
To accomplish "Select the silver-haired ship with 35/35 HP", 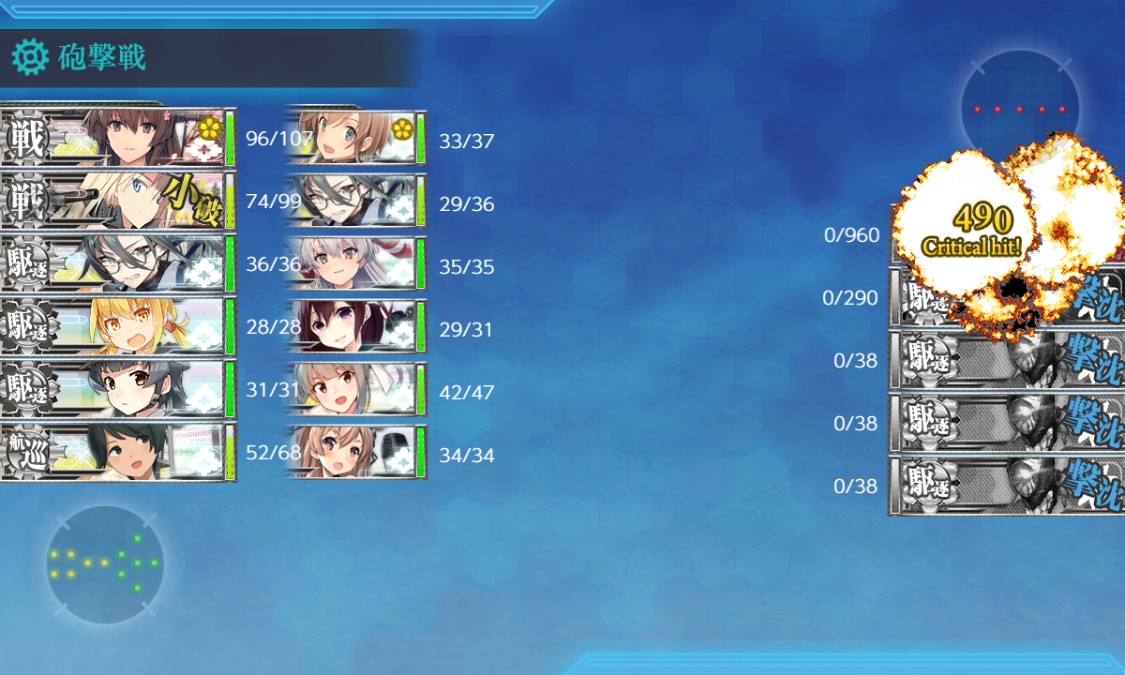I will point(356,263).
